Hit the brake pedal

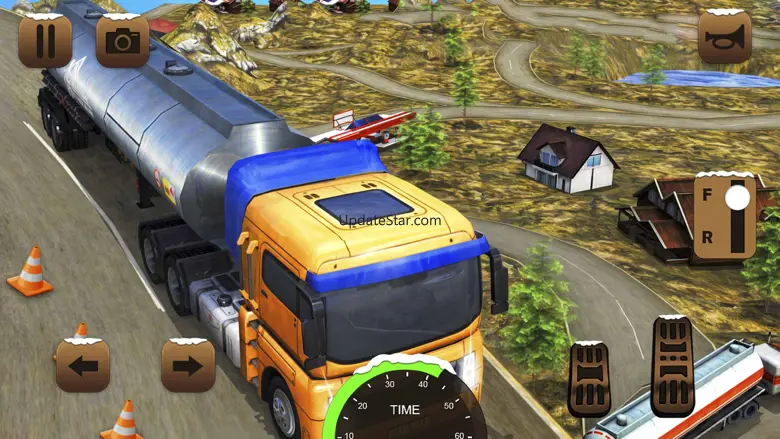click(589, 378)
